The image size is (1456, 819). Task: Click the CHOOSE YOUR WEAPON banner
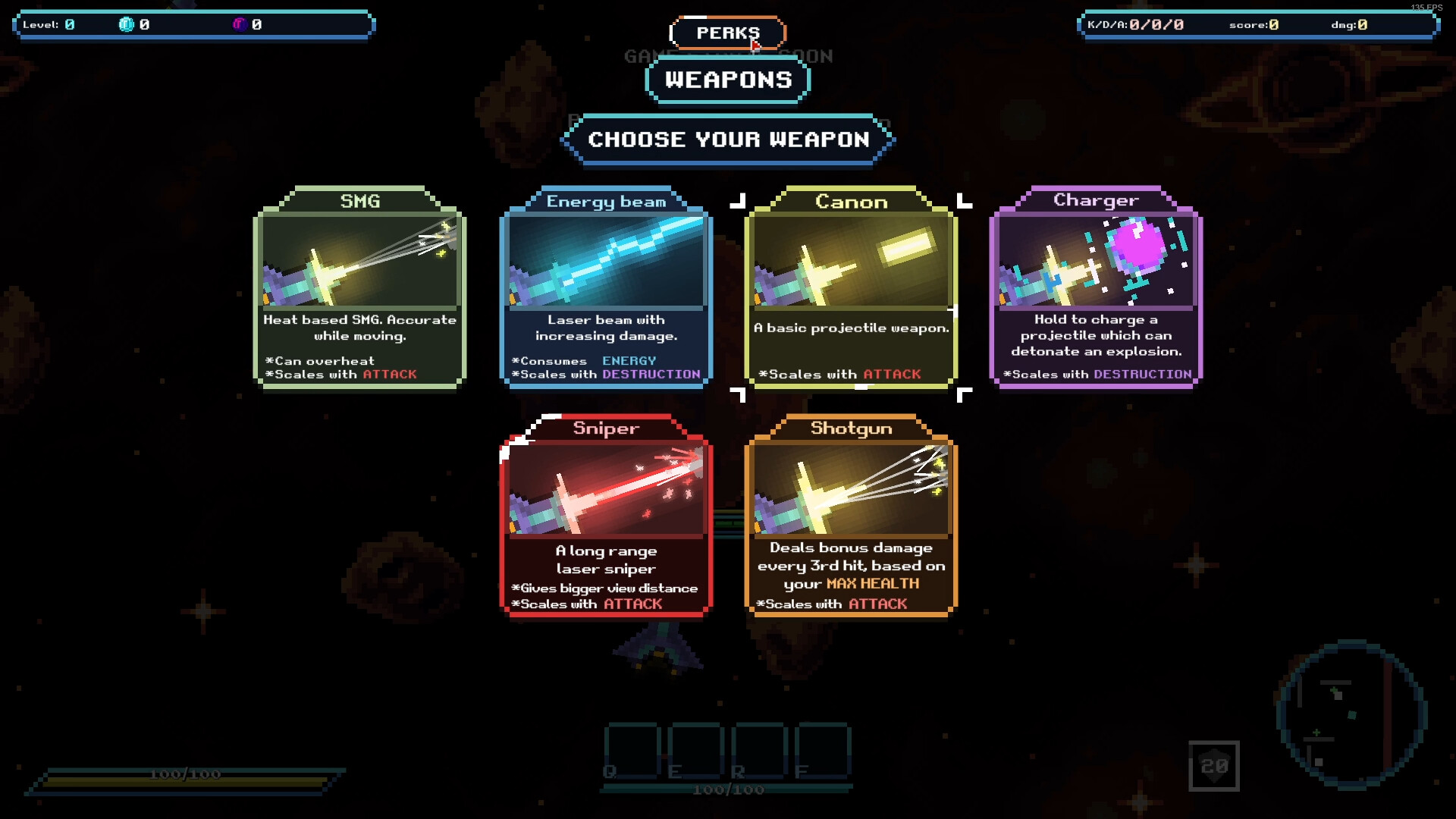click(727, 140)
